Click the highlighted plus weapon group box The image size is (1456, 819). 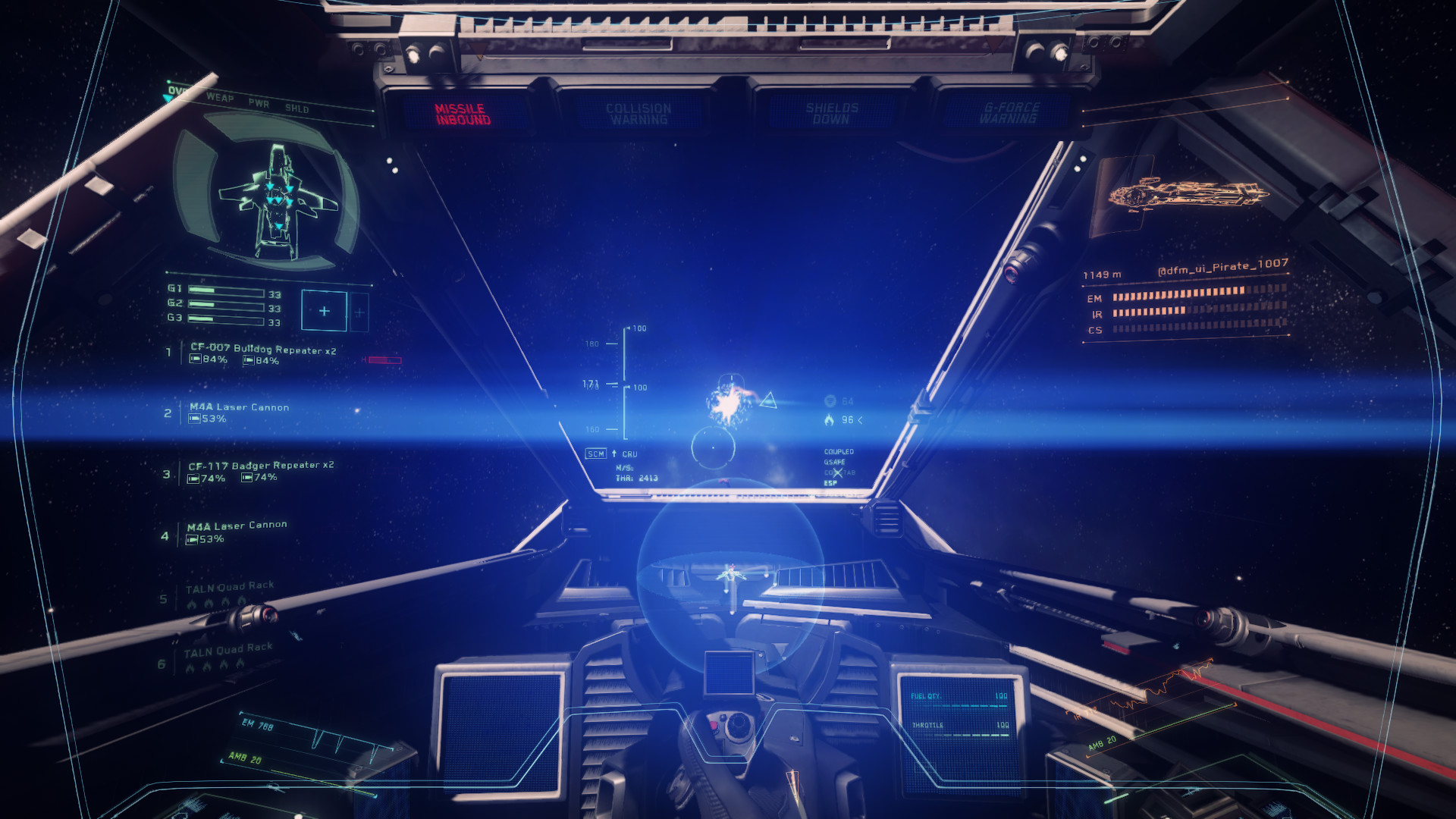324,311
